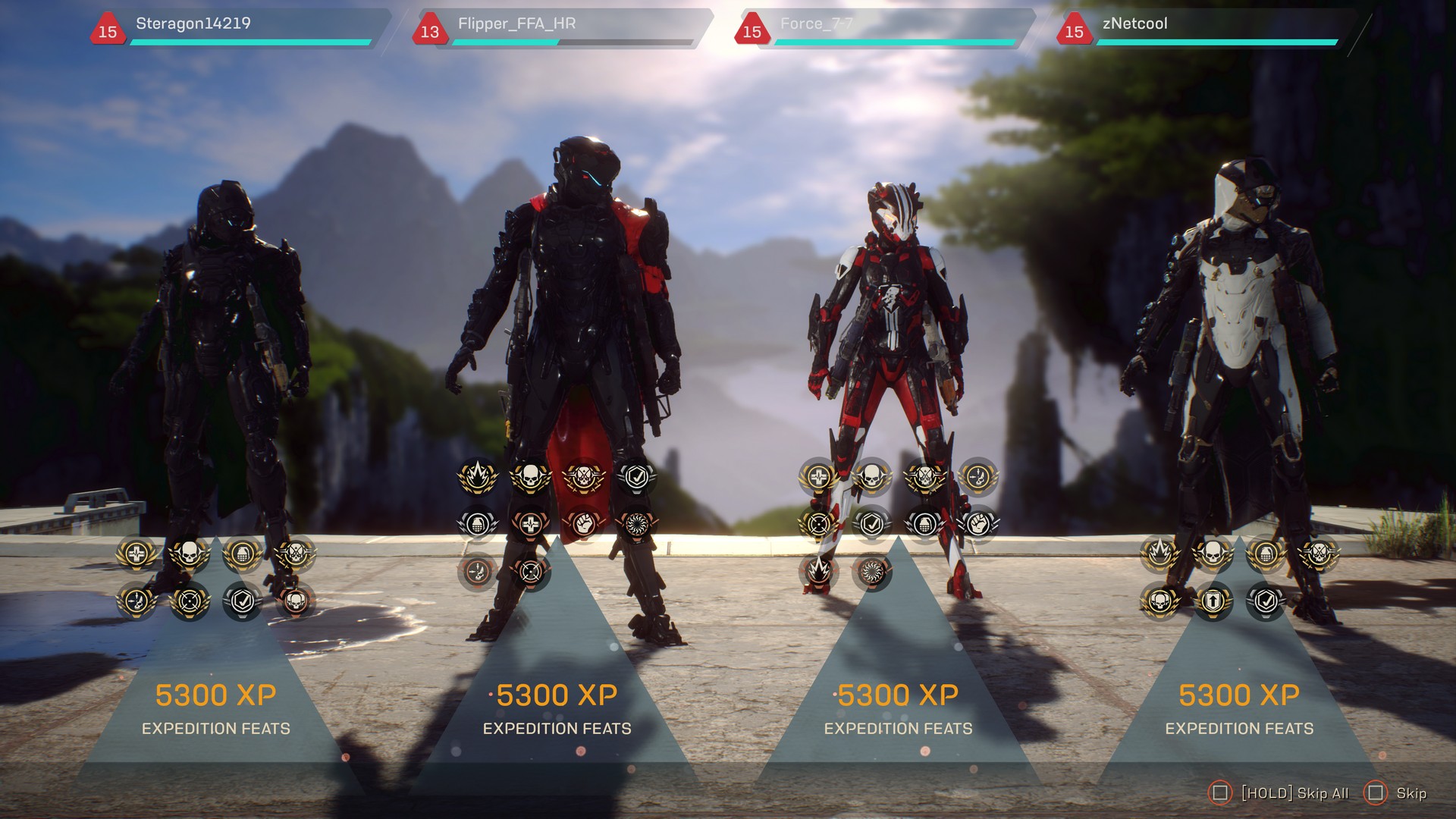Open Steragon14219's 5300 XP expedition feats panel
Viewport: 1456px width, 819px height.
click(x=216, y=709)
